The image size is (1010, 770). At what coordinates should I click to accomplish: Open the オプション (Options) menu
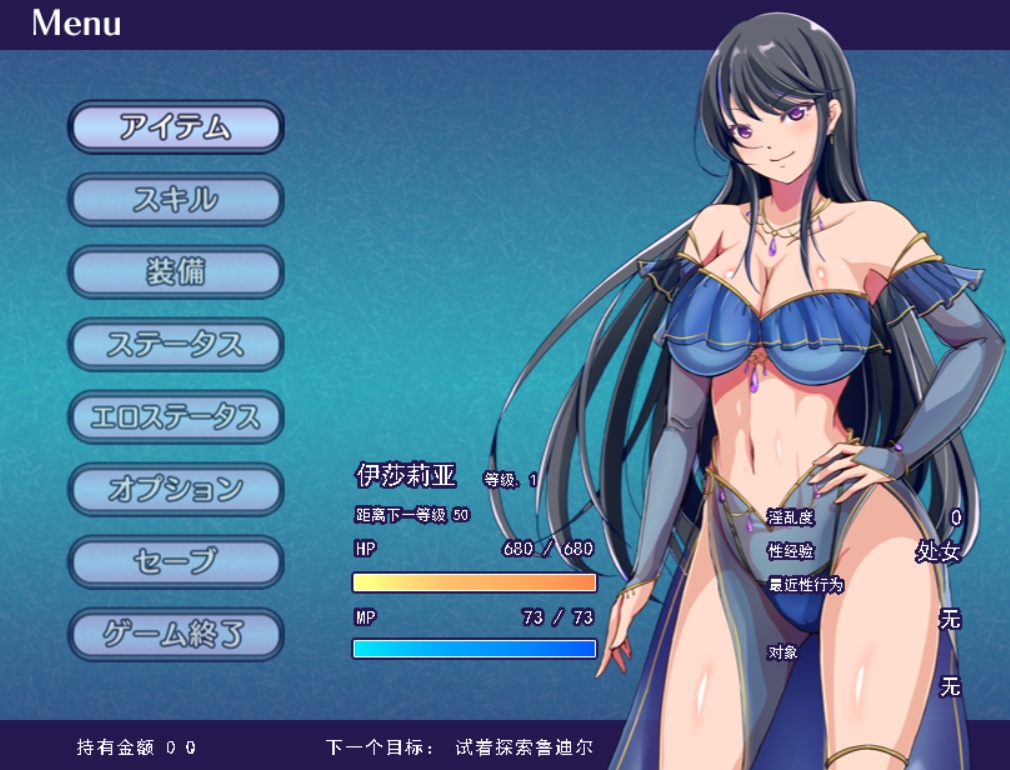176,490
